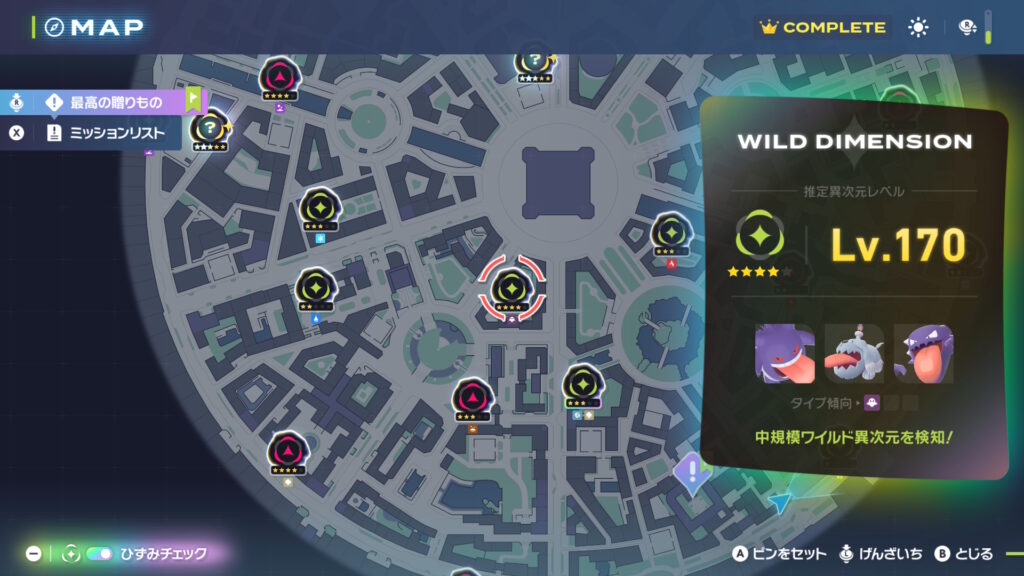Image resolution: width=1024 pixels, height=576 pixels.
Task: Select the Haunter portrait in the panel
Action: click(x=922, y=353)
